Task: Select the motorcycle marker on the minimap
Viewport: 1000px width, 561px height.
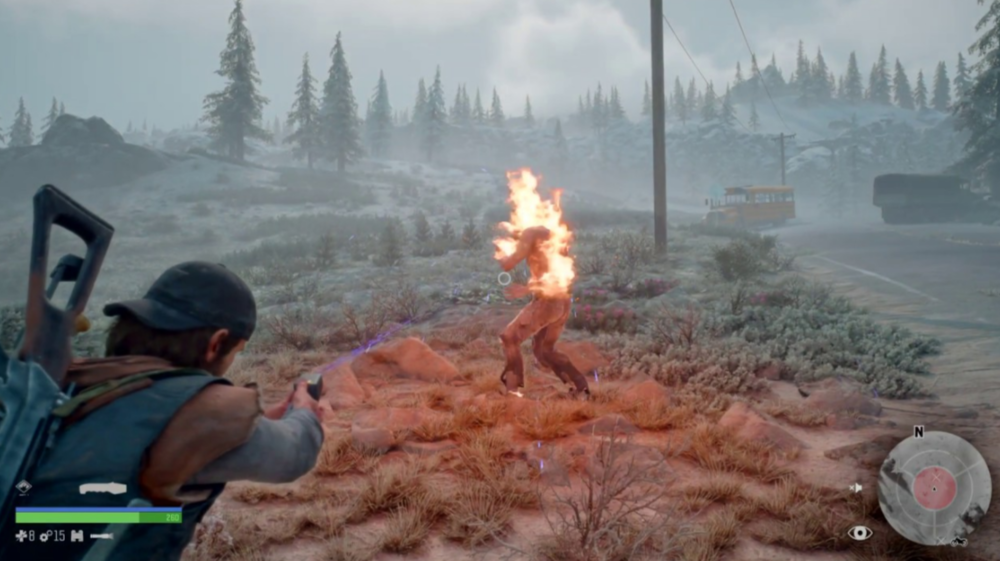Action: click(961, 541)
